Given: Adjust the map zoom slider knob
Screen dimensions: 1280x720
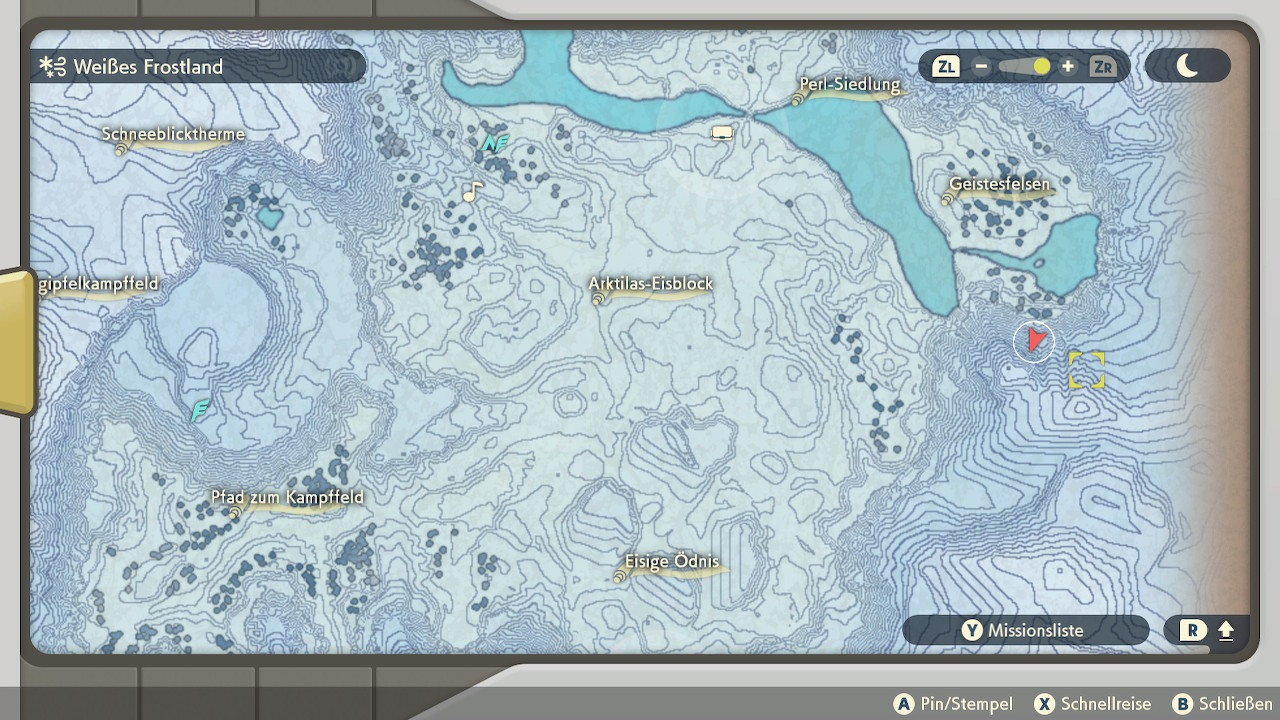Looking at the screenshot, I should (1042, 67).
